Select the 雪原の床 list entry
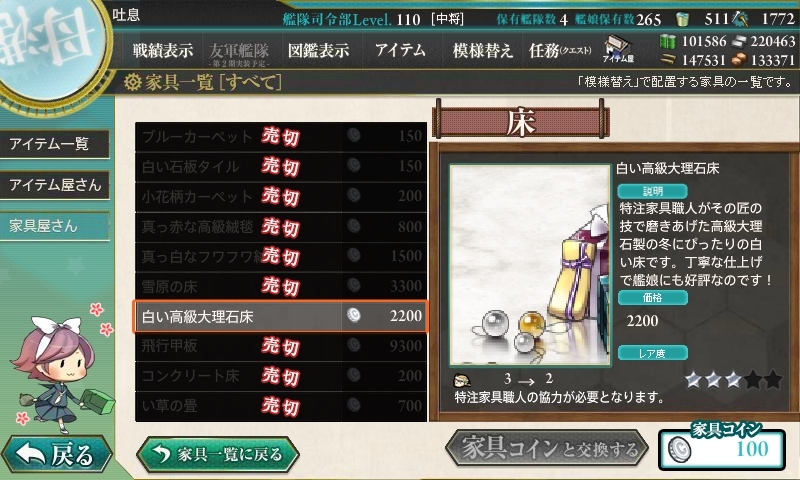Screen dimensions: 800x480 coord(280,286)
